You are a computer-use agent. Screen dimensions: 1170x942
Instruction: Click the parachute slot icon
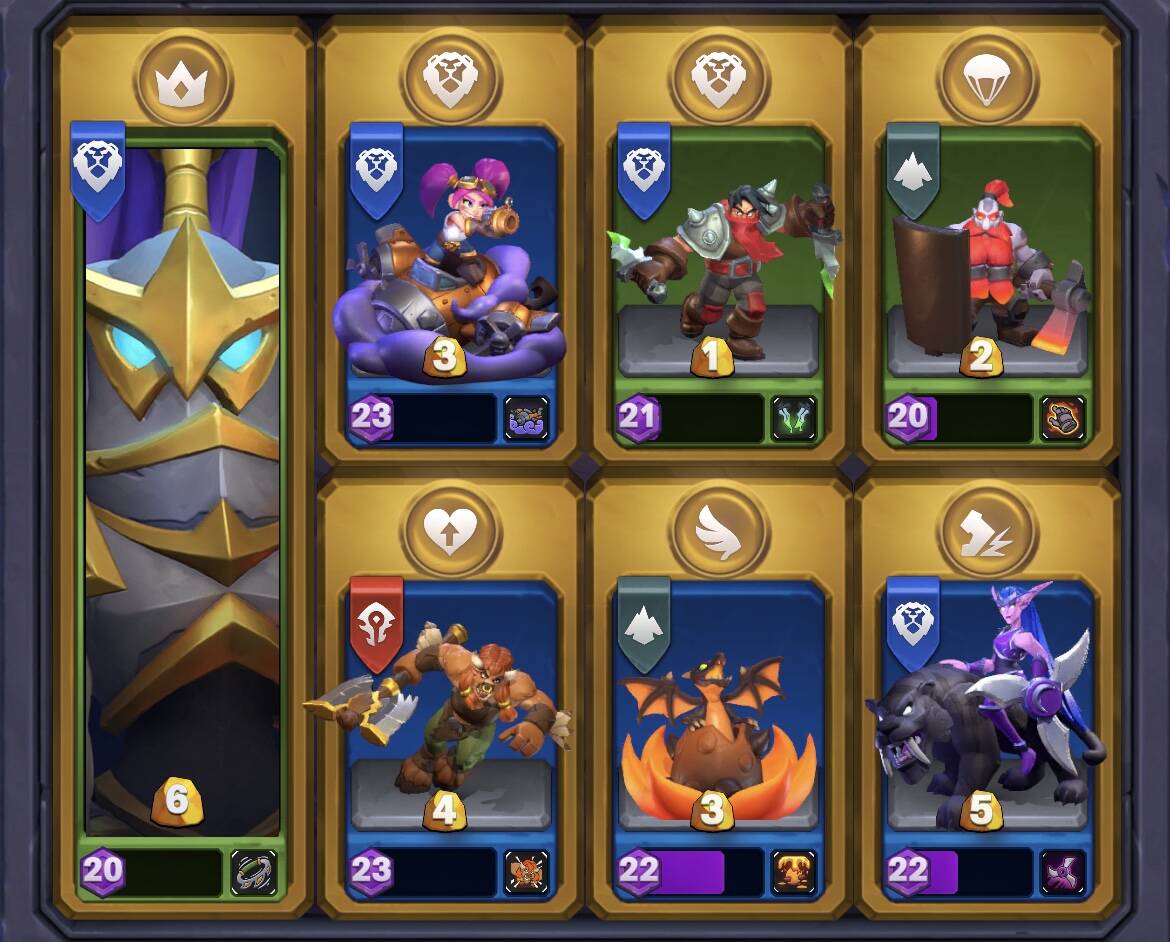(x=987, y=78)
